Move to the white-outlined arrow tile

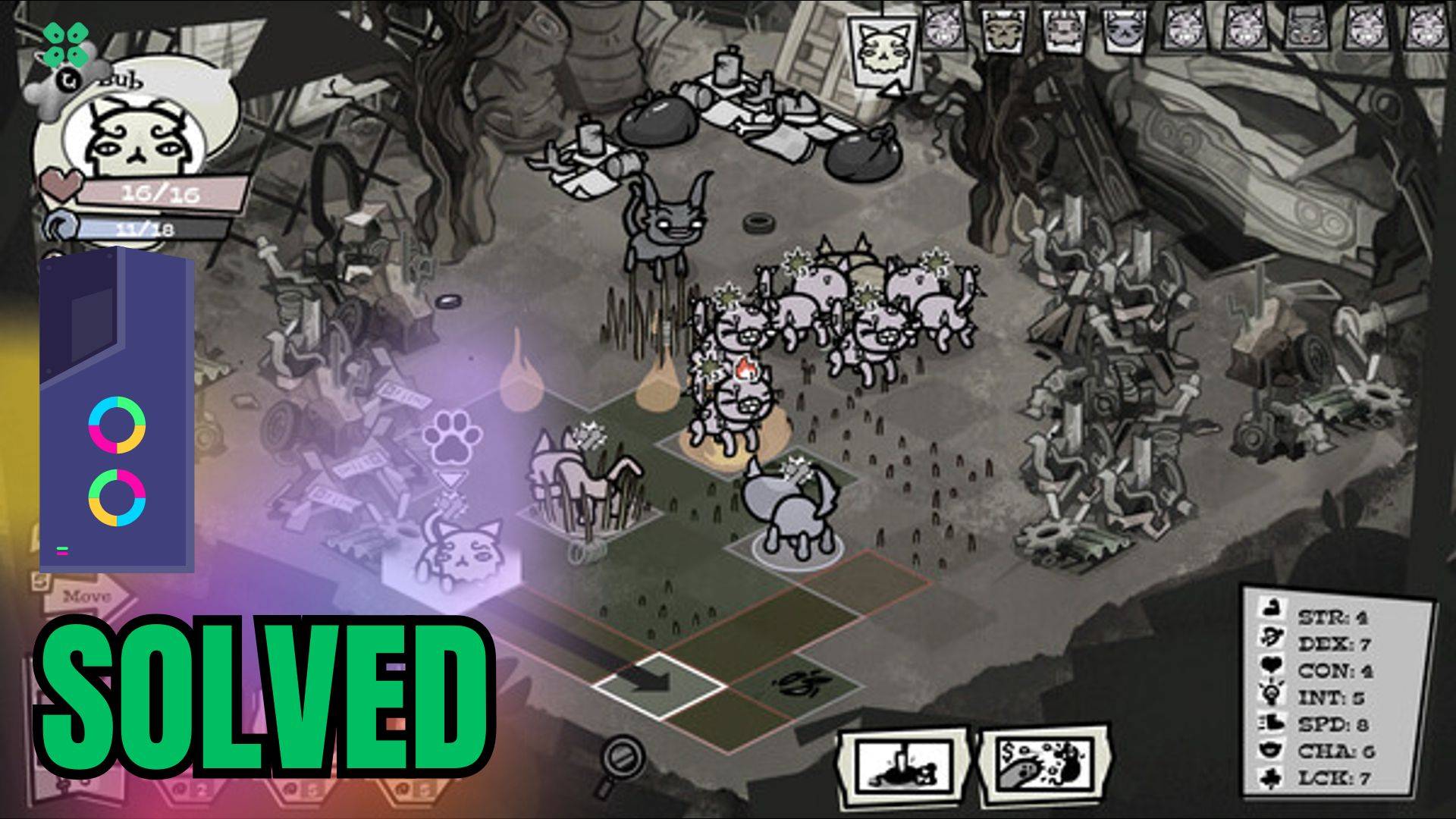pyautogui.click(x=658, y=684)
